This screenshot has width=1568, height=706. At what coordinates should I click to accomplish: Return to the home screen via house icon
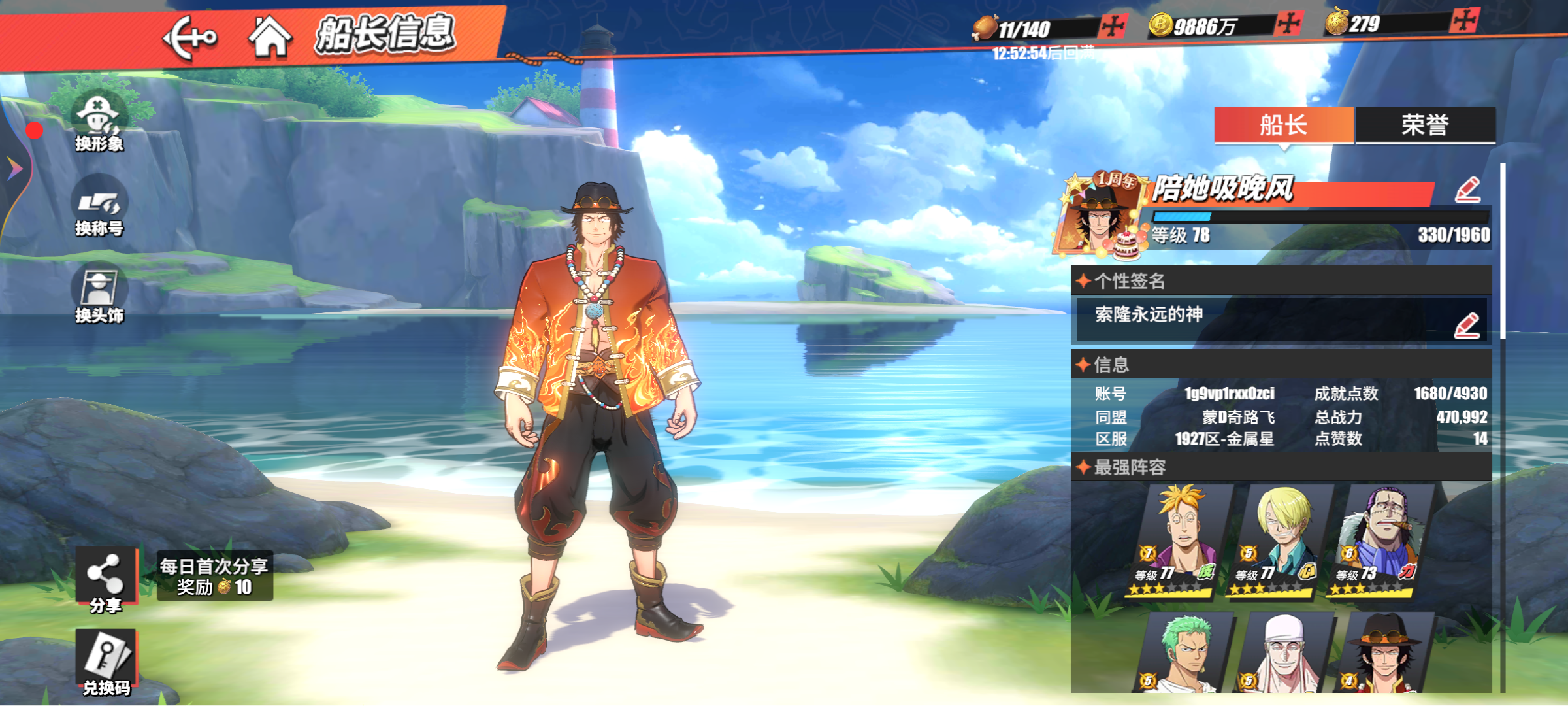point(269,37)
